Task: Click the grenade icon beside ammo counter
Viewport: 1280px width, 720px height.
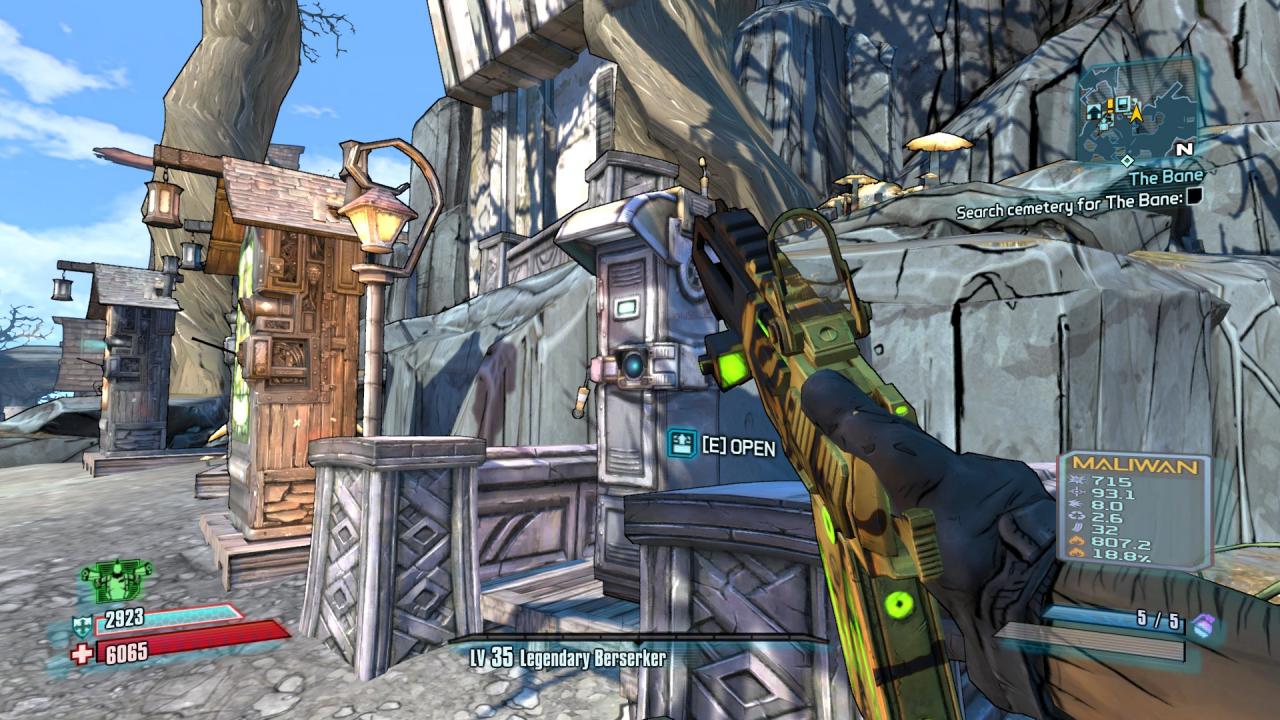Action: pos(1202,624)
